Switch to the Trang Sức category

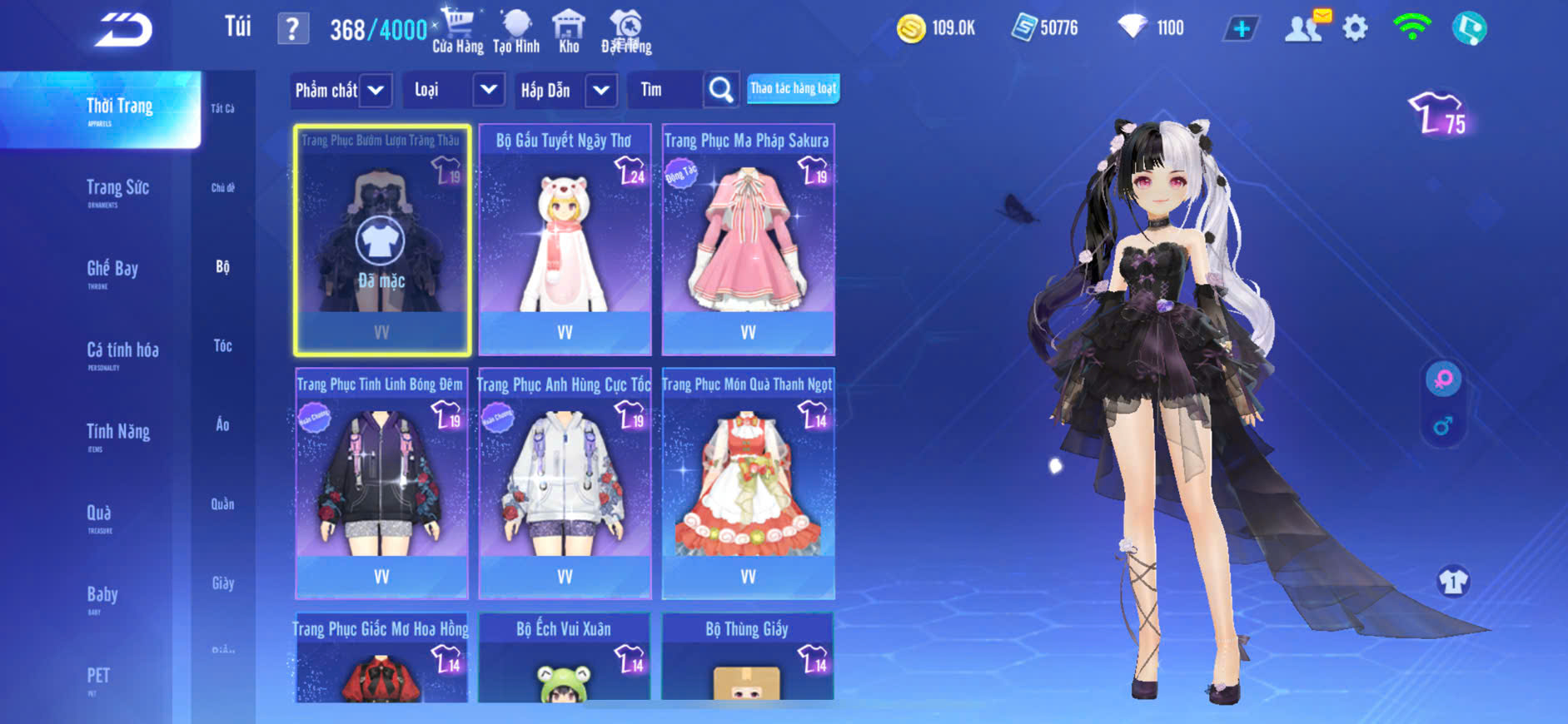(117, 190)
